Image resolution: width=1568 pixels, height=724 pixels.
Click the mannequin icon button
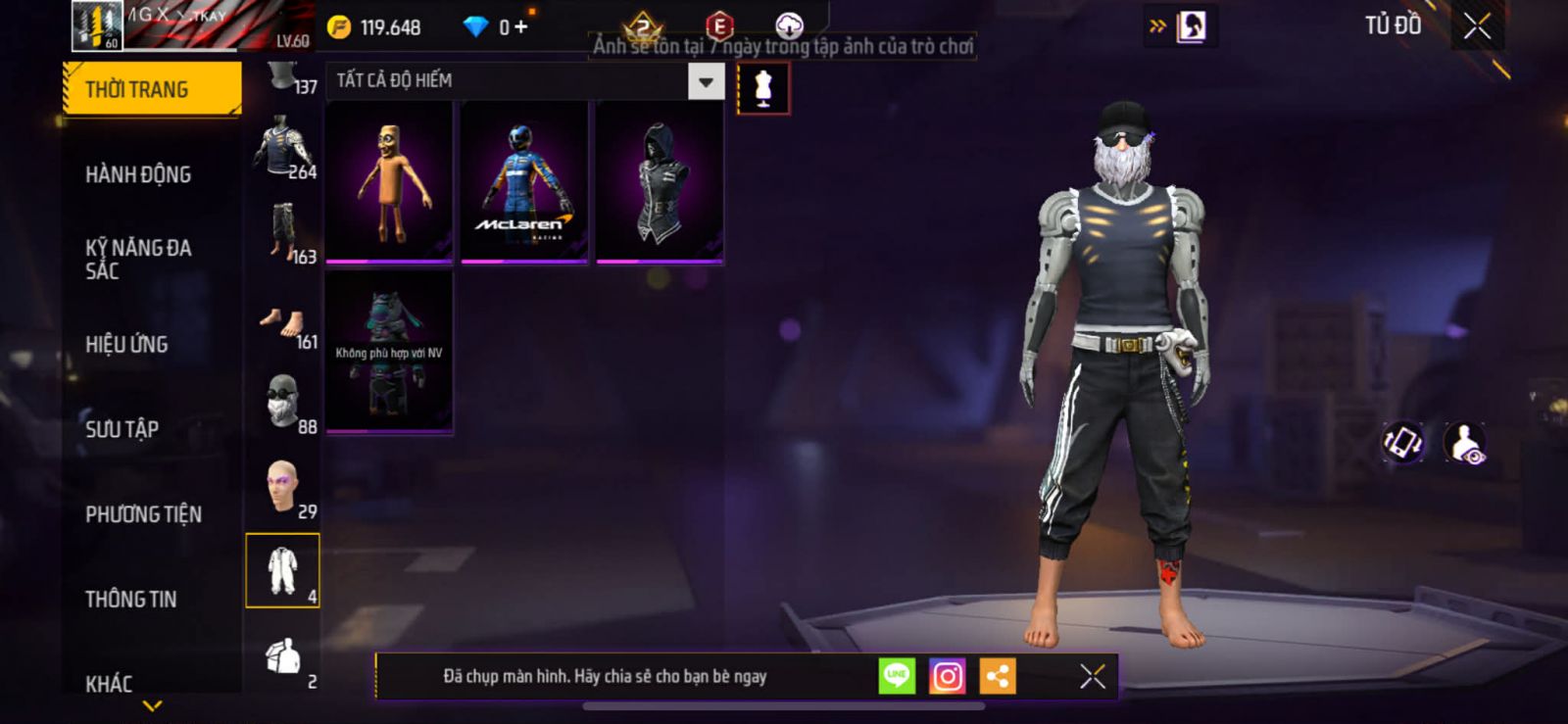point(763,88)
